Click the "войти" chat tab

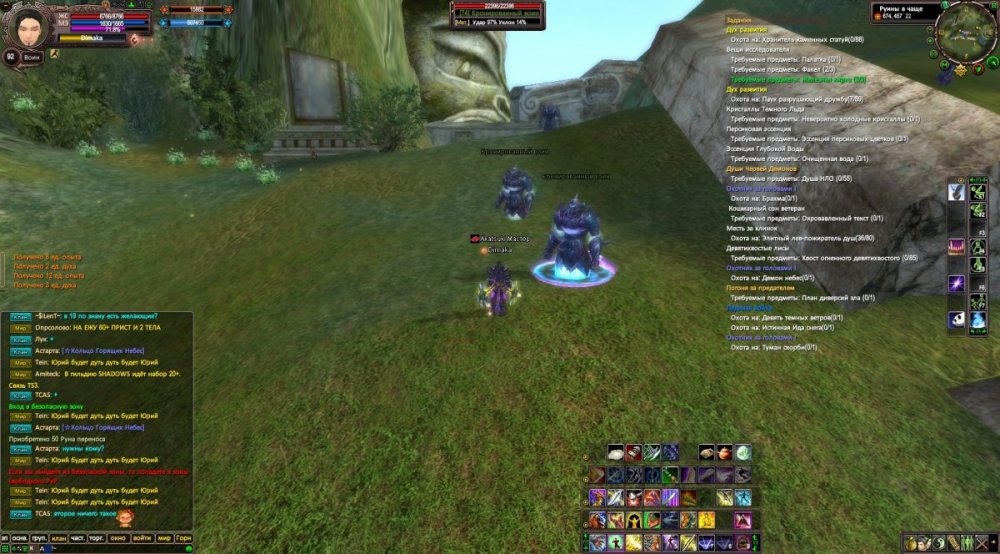[141, 537]
